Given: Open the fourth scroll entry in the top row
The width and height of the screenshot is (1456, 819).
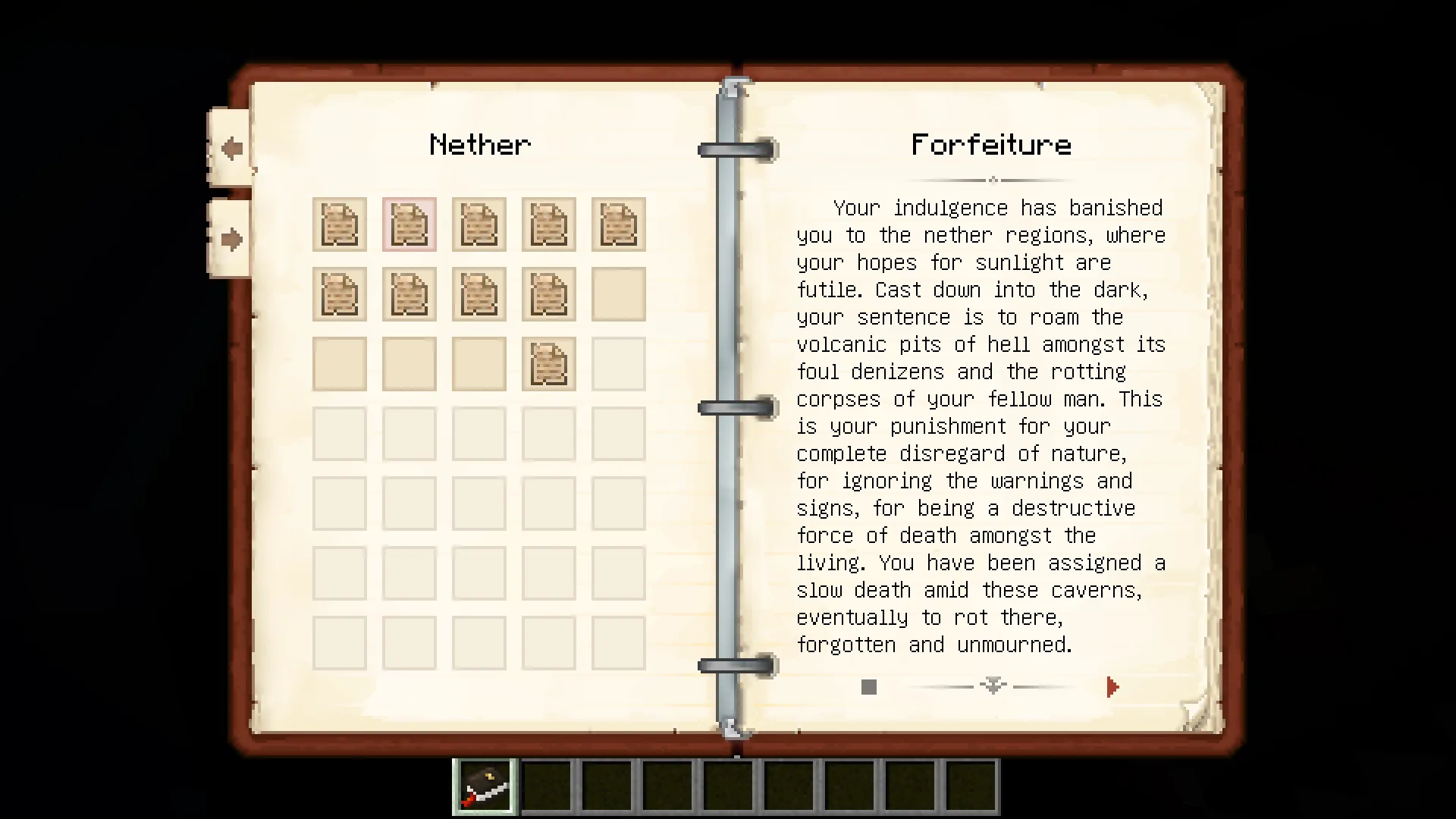Looking at the screenshot, I should coord(548,224).
